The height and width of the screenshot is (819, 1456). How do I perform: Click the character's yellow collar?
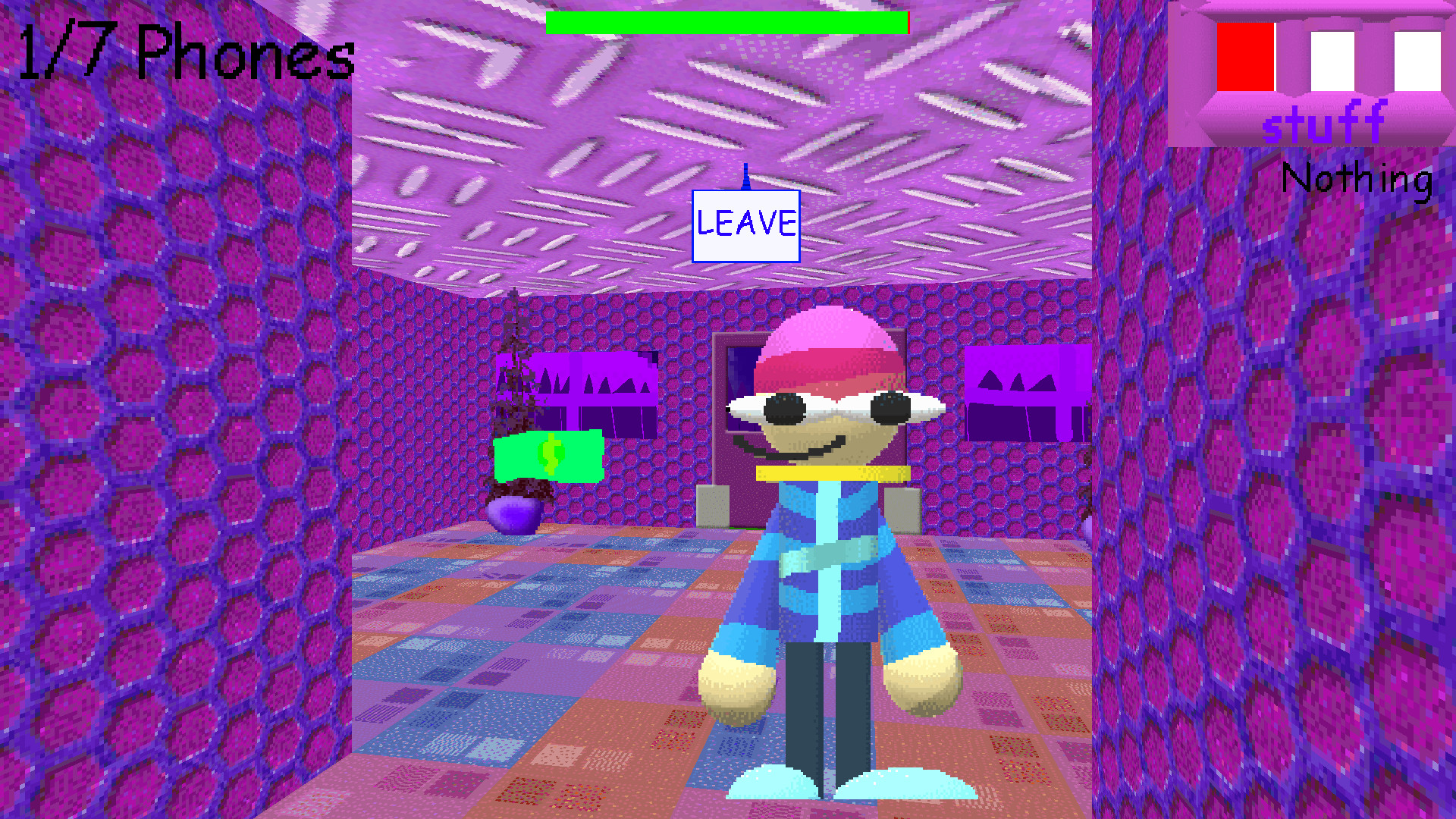(830, 474)
